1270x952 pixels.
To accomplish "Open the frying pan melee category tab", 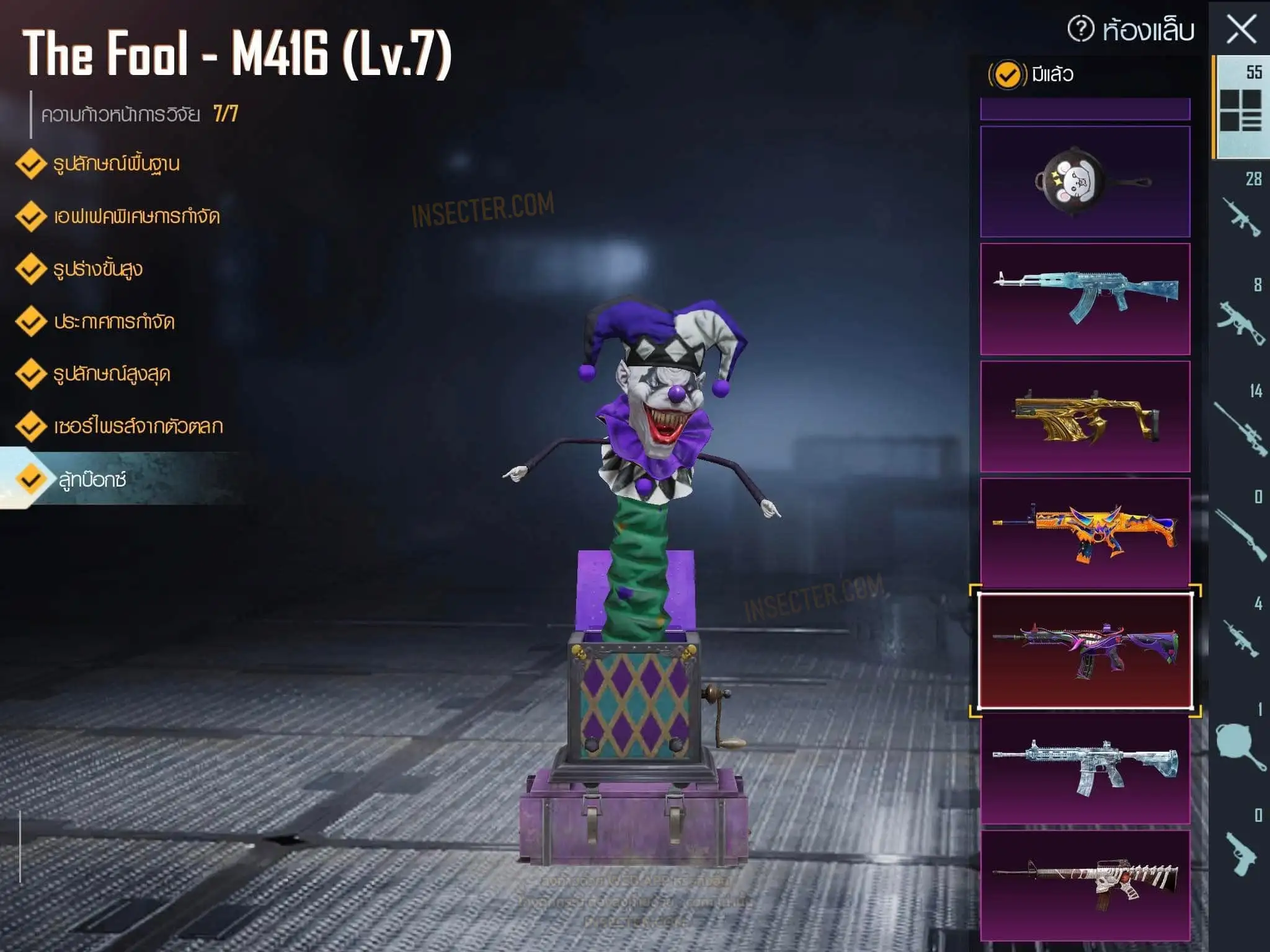I will click(1240, 741).
